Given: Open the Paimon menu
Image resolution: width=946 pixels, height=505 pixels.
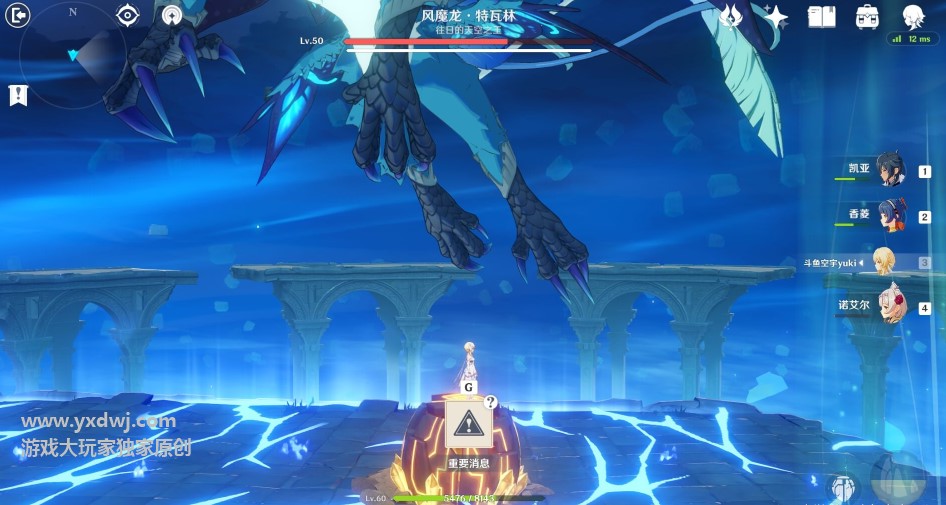Looking at the screenshot, I should point(912,16).
